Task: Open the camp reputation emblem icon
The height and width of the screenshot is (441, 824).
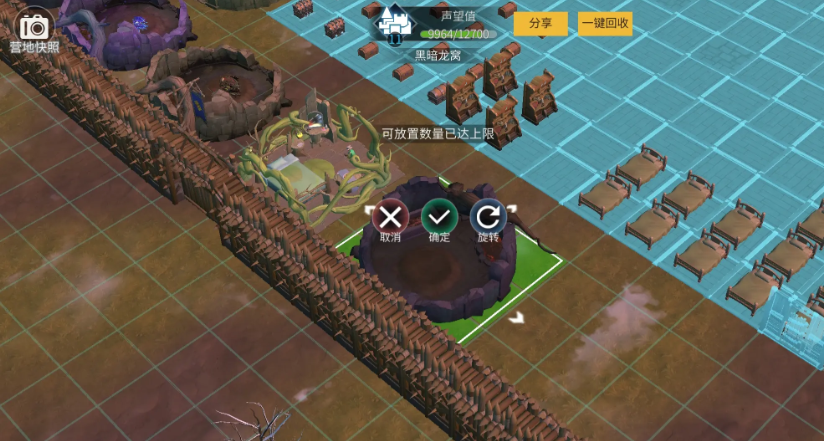Action: coord(394,23)
